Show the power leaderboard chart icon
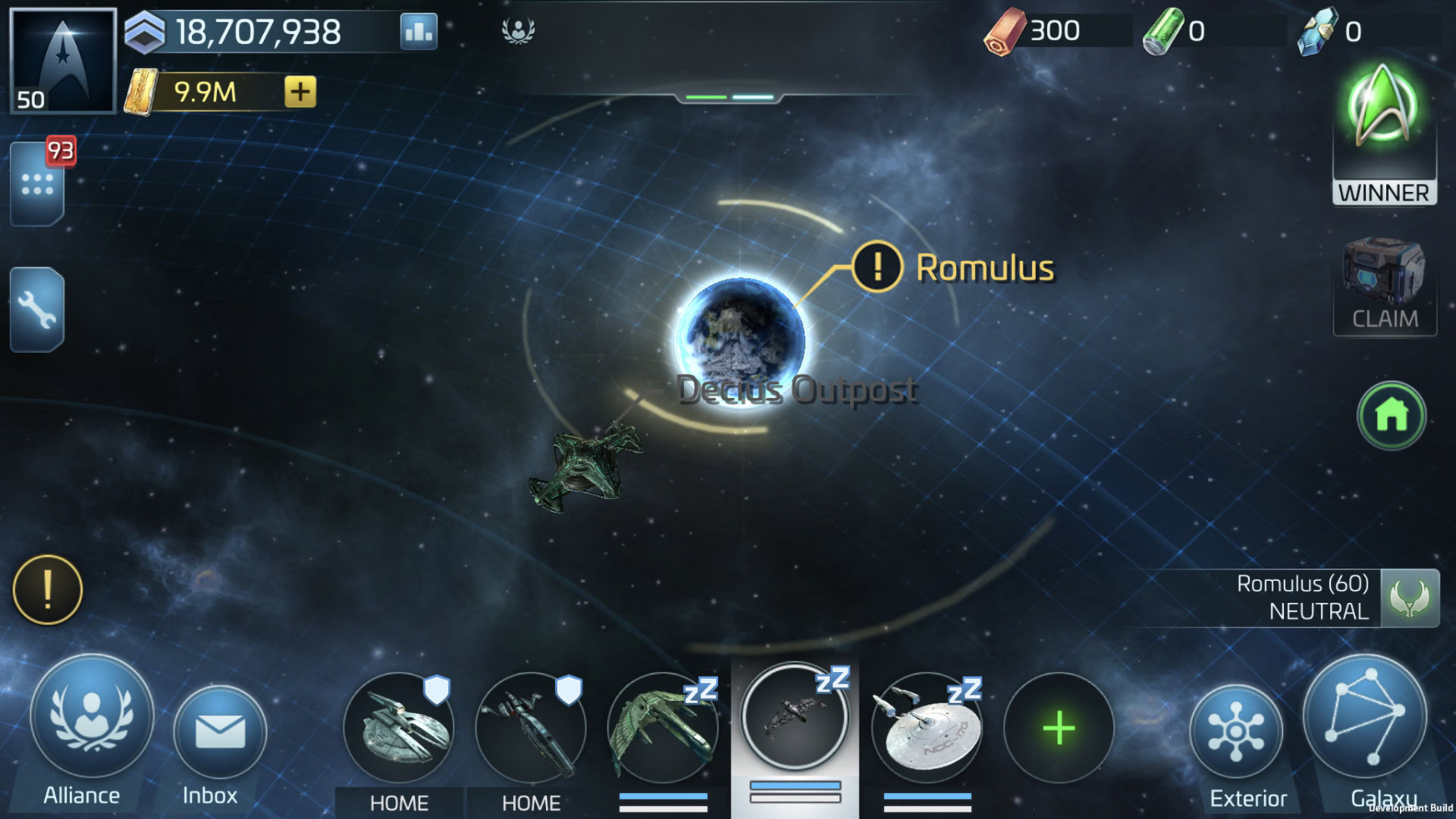The width and height of the screenshot is (1456, 819). pyautogui.click(x=419, y=32)
